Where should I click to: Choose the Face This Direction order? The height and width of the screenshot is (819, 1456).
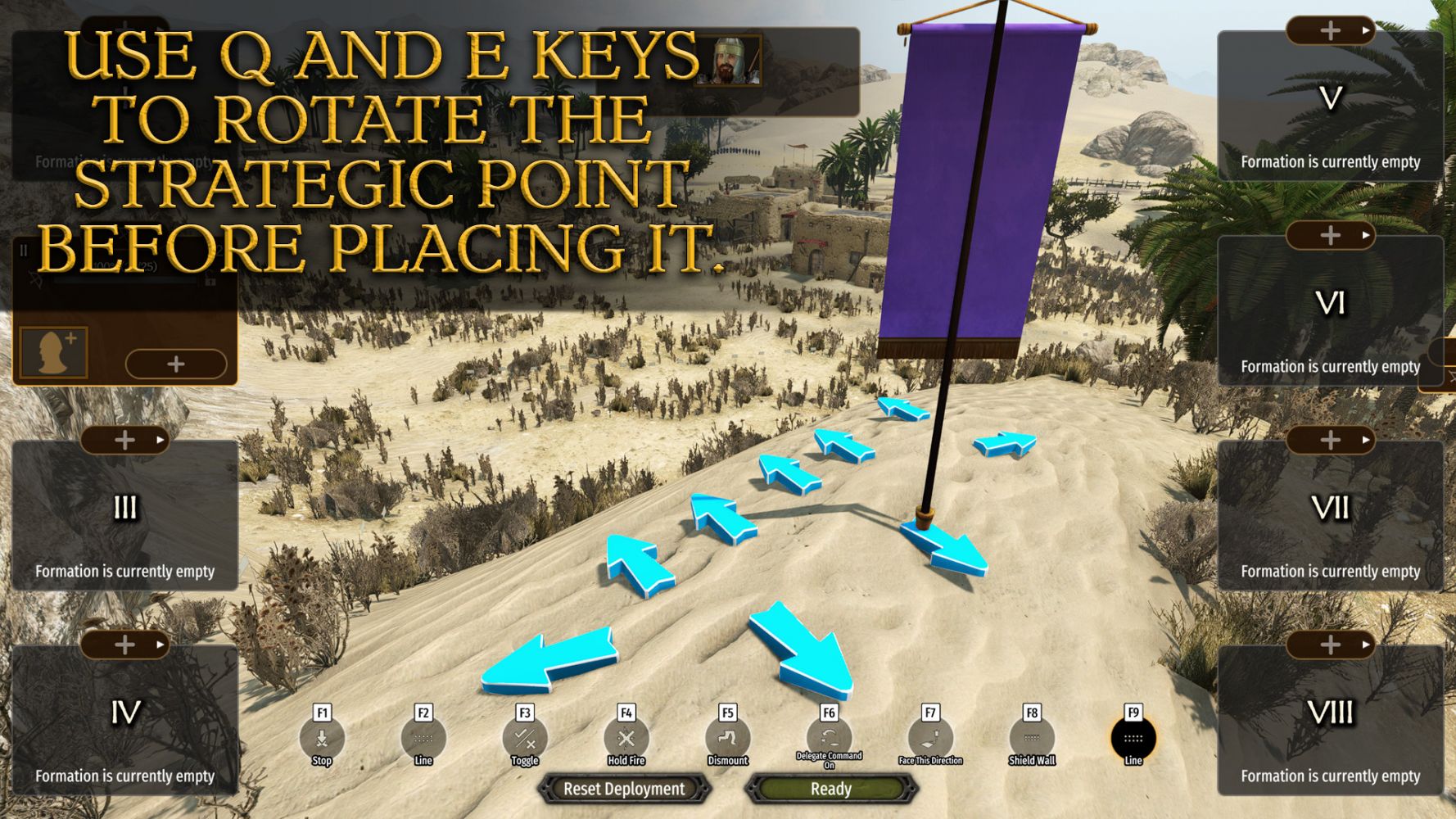point(930,738)
